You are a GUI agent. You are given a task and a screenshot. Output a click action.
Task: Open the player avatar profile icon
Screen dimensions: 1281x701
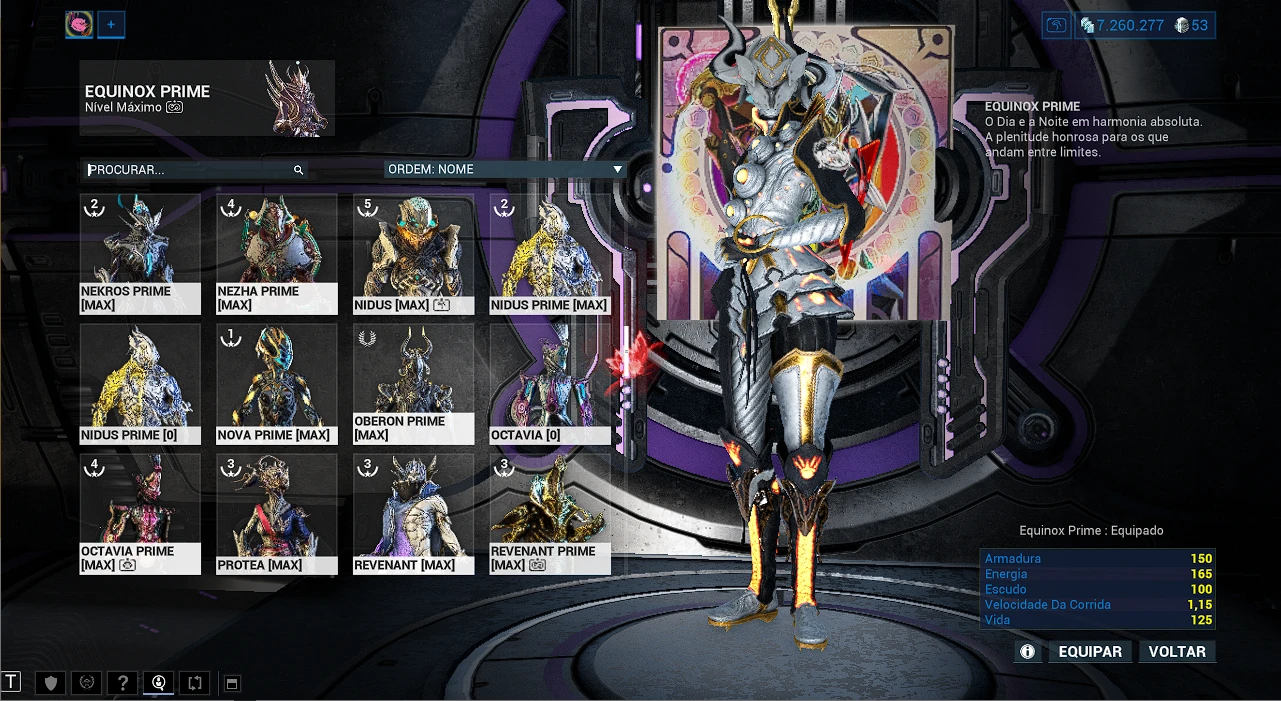[79, 25]
